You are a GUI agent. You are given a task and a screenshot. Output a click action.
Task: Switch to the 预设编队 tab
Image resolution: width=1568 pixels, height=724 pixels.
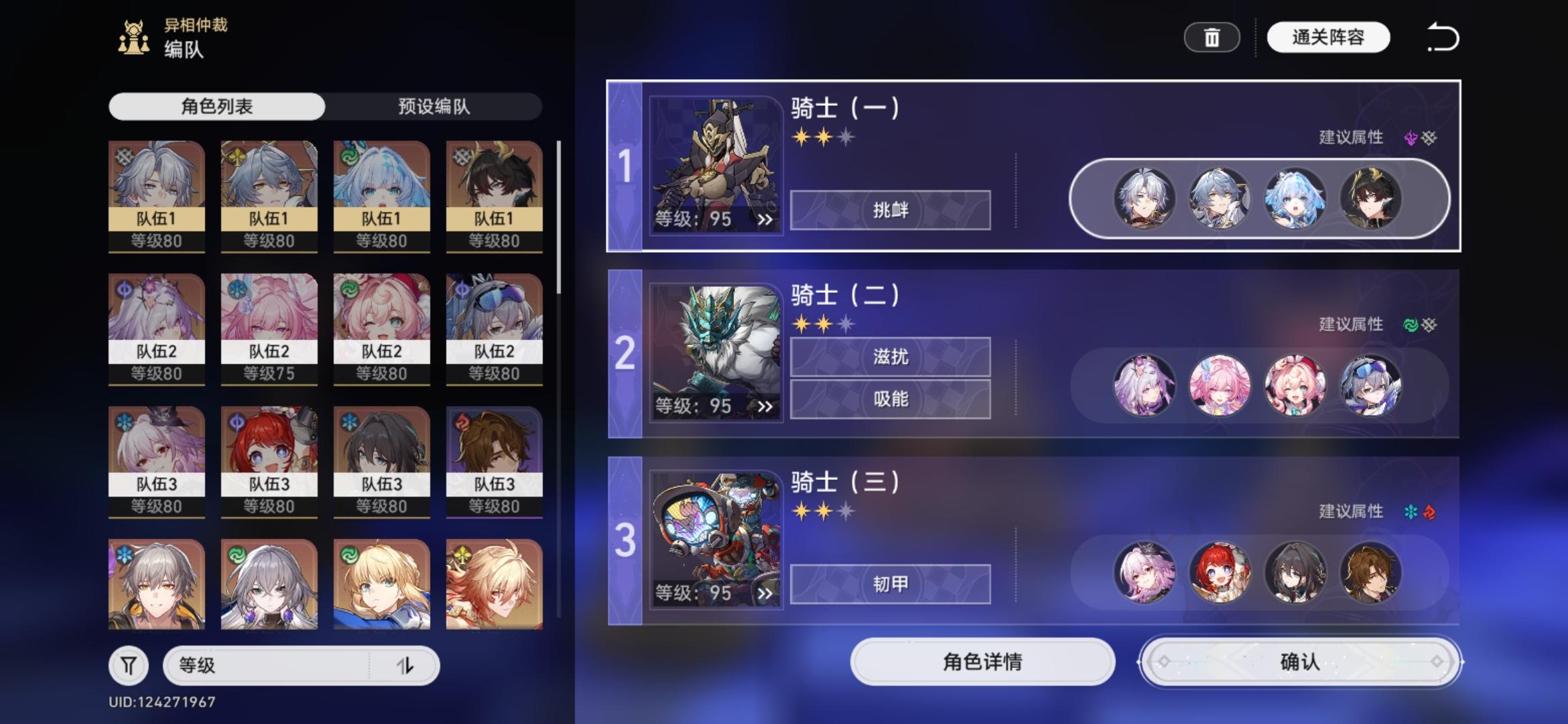(433, 105)
